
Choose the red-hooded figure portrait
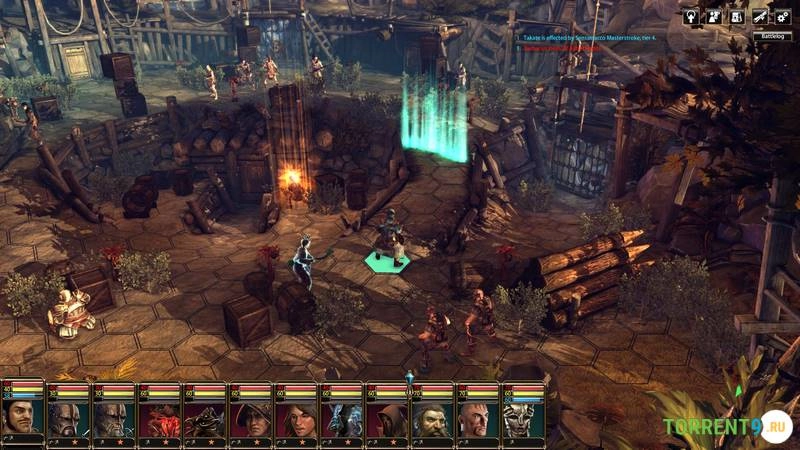pos(386,416)
